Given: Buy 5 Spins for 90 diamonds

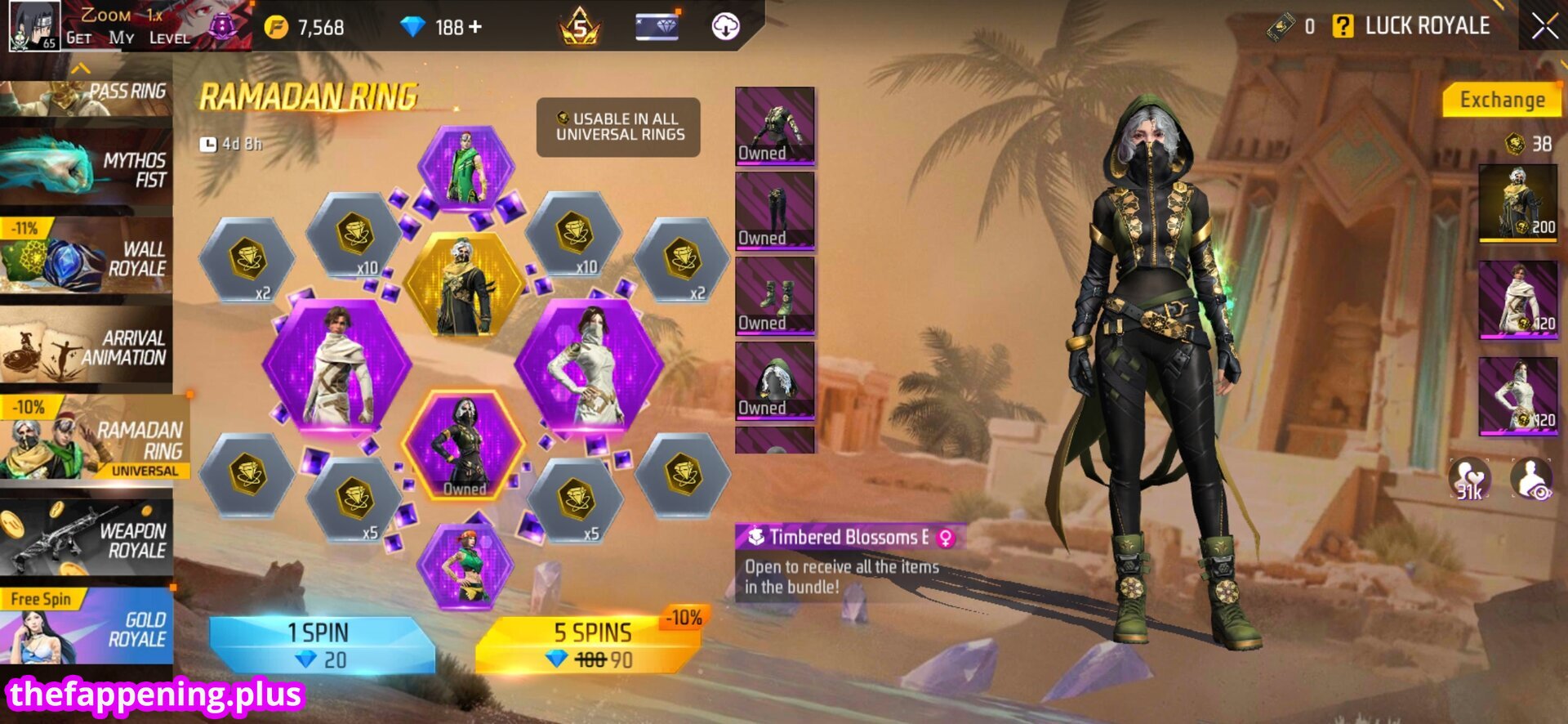Looking at the screenshot, I should [x=590, y=645].
